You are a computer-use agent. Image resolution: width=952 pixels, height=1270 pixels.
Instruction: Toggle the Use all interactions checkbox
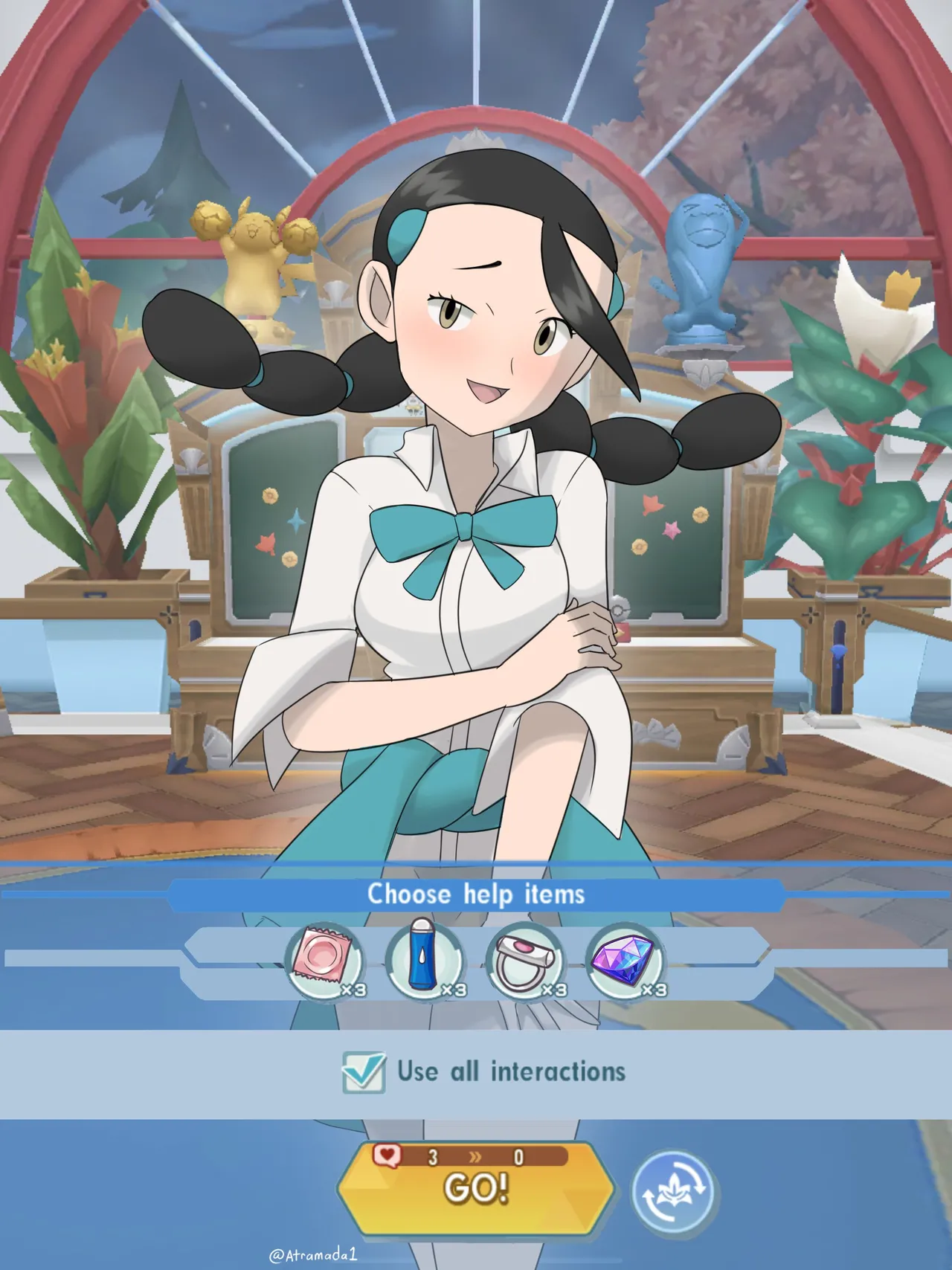[x=364, y=1073]
